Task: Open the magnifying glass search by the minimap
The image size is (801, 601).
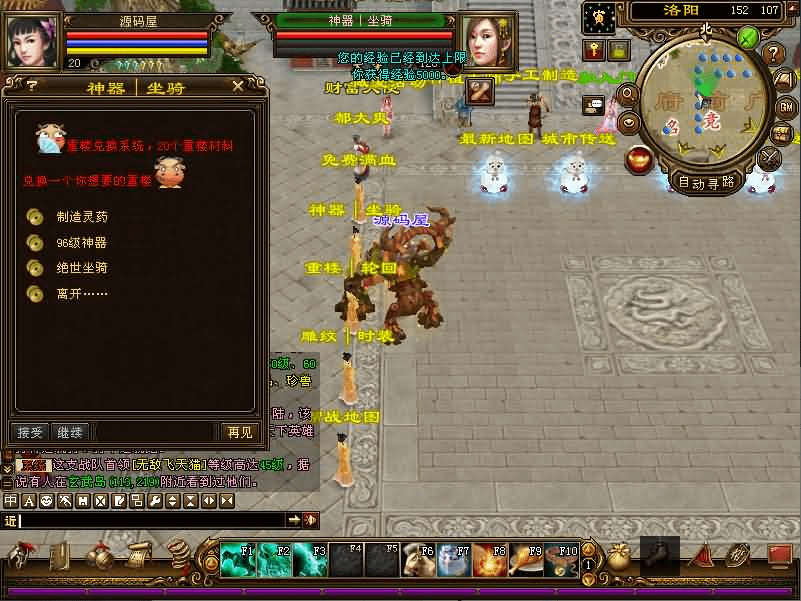Action: click(x=629, y=94)
